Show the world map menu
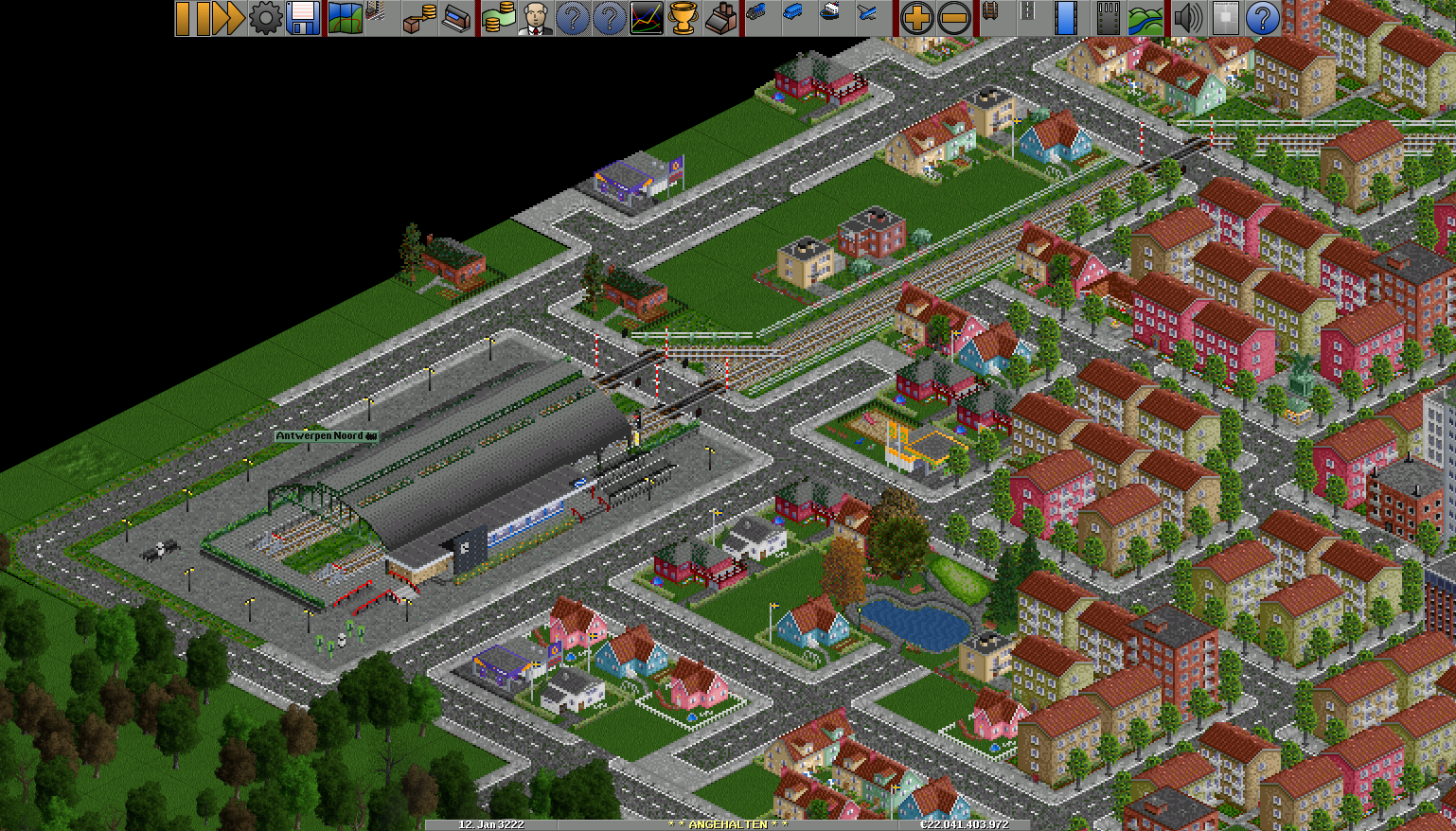 (x=345, y=18)
